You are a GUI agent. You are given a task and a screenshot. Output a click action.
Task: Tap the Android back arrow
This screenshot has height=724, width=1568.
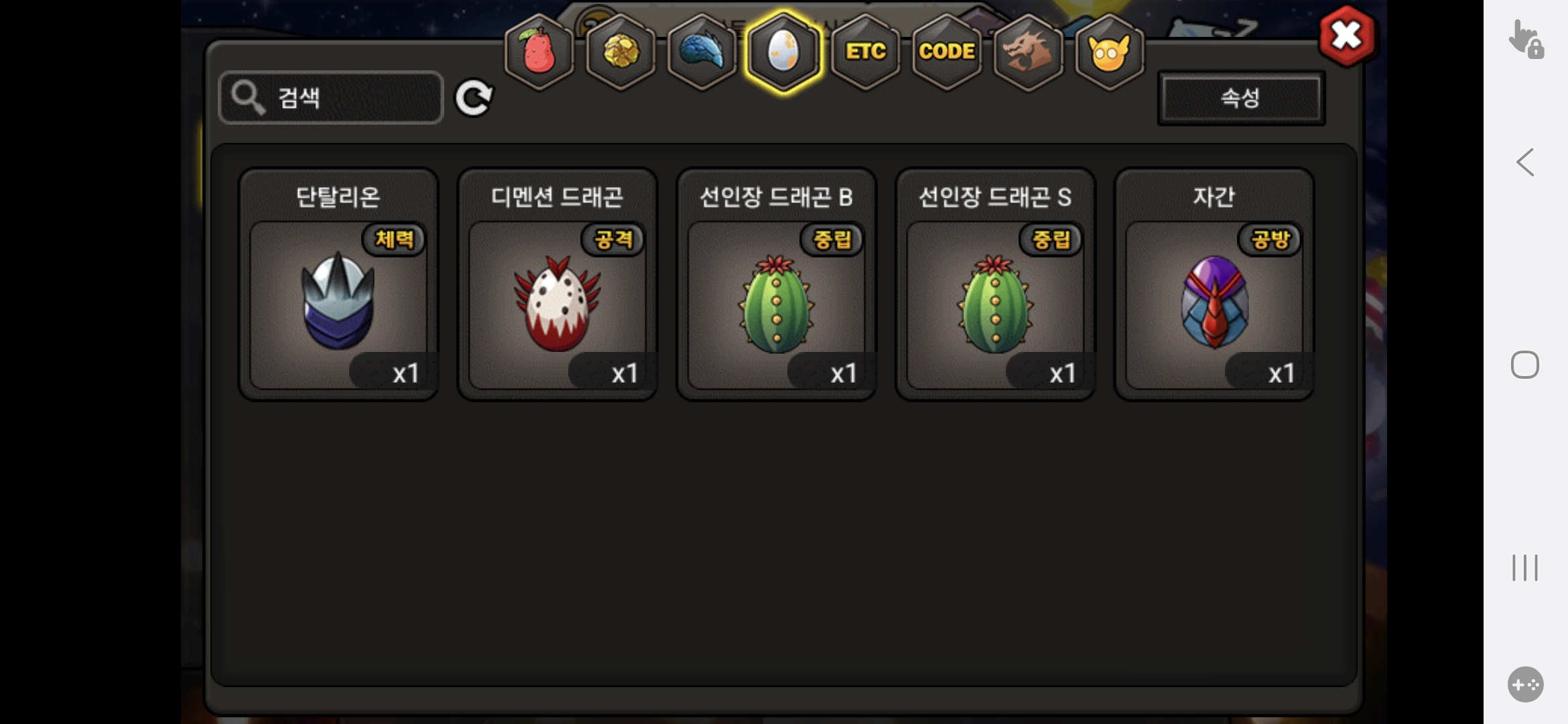coord(1525,162)
